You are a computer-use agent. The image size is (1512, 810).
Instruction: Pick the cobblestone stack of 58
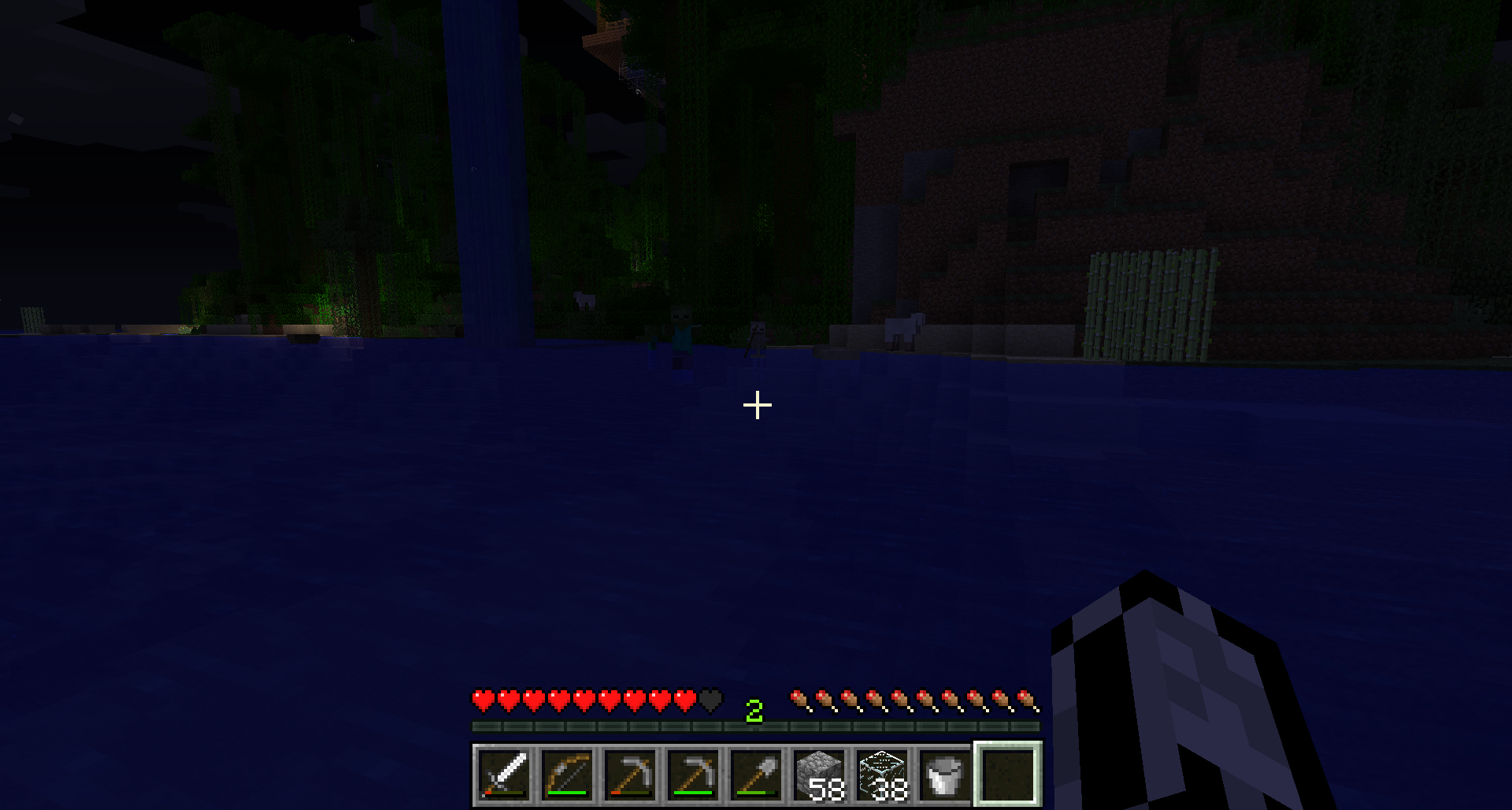point(819,775)
